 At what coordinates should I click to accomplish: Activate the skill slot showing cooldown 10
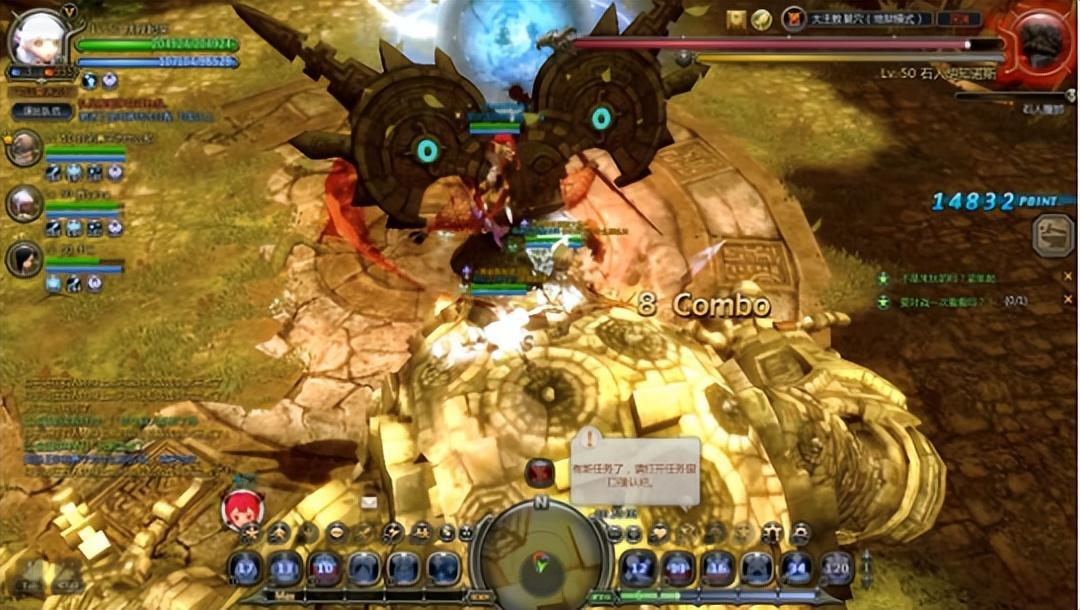click(x=324, y=568)
